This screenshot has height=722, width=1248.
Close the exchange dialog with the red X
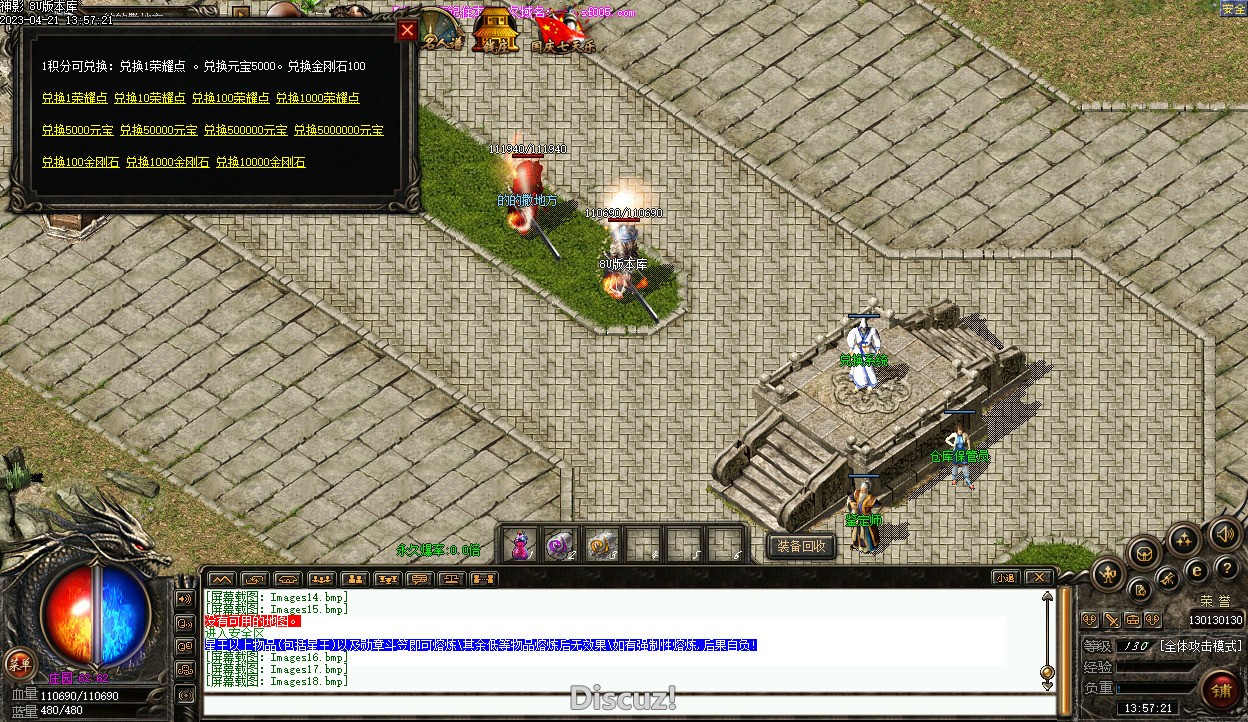pos(407,31)
